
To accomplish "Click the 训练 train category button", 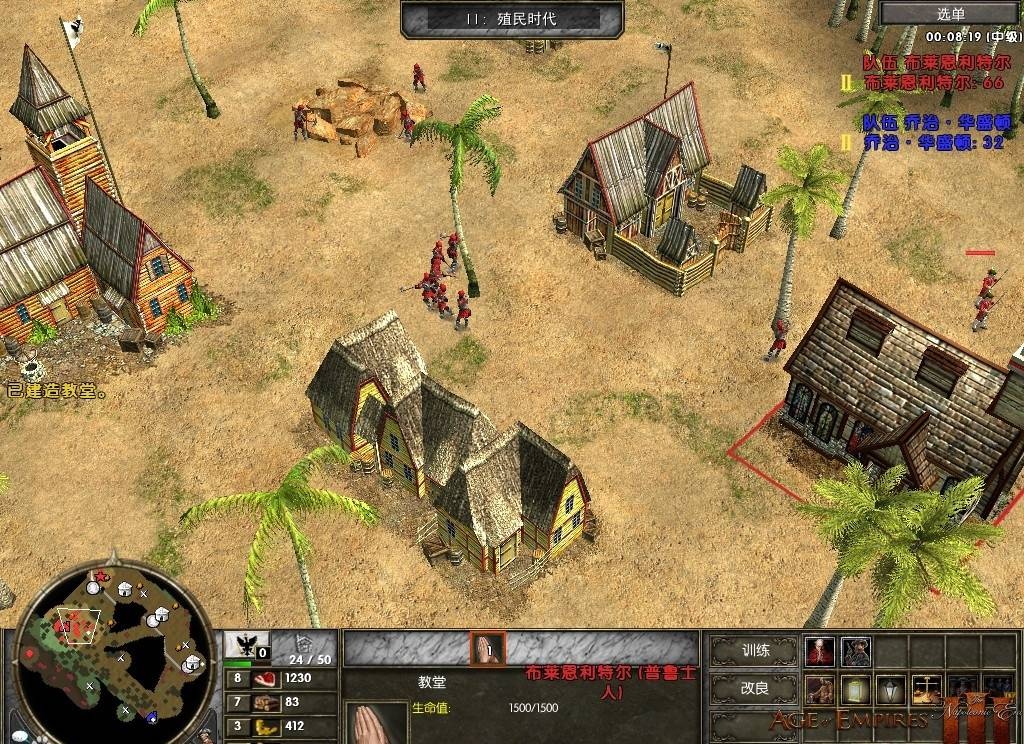I will point(755,650).
